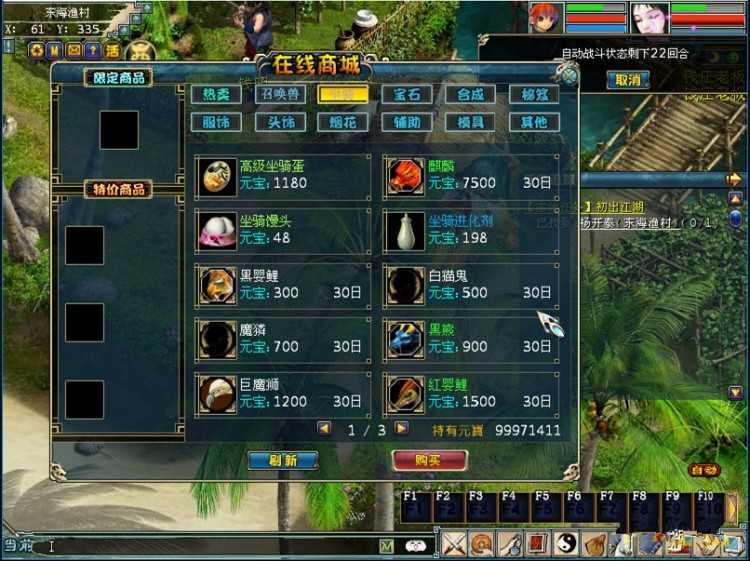The image size is (750, 561).
Task: Switch to the 热卖 shop category
Action: click(x=216, y=94)
